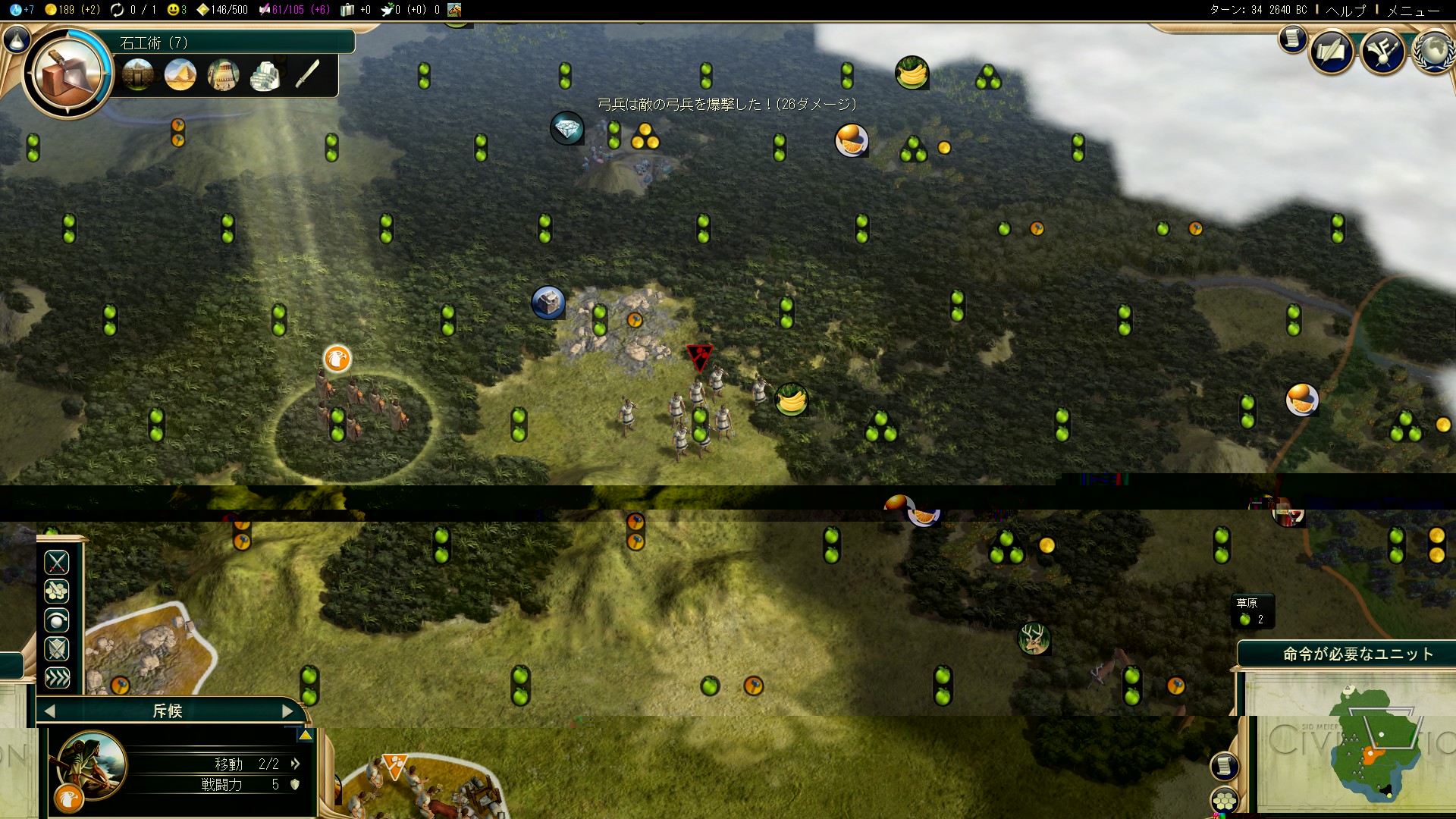Click the science flask icon in top bar

point(15,10)
